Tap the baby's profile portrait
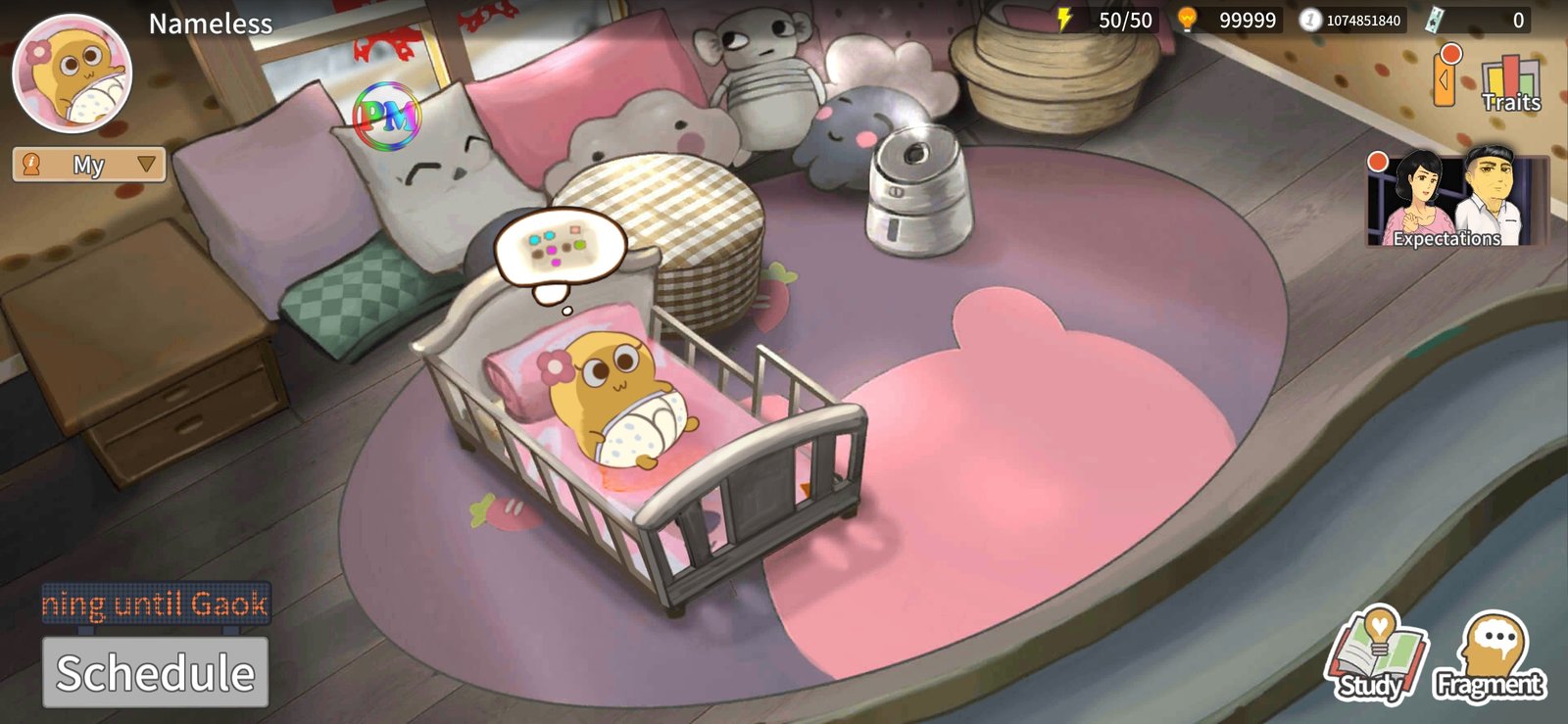1568x724 pixels. coord(73,75)
